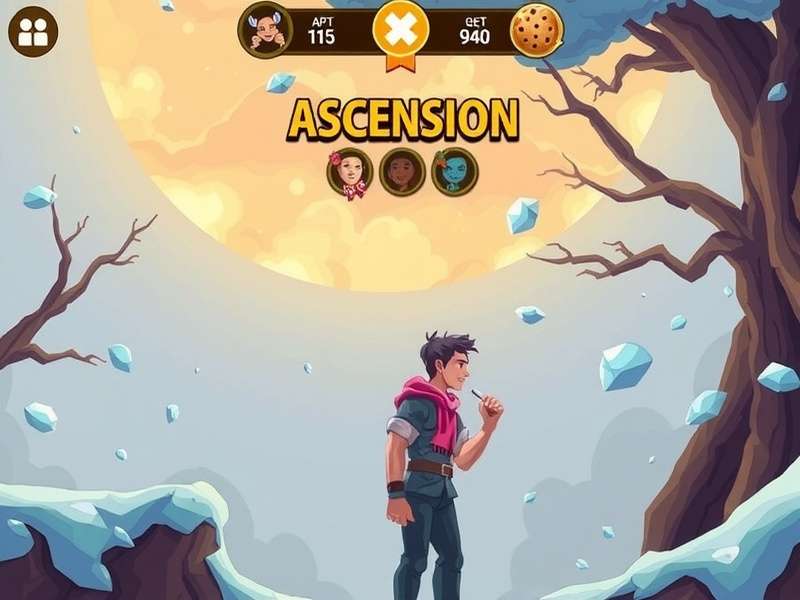The width and height of the screenshot is (800, 600).
Task: Open the four-square menu button
Action: click(33, 32)
